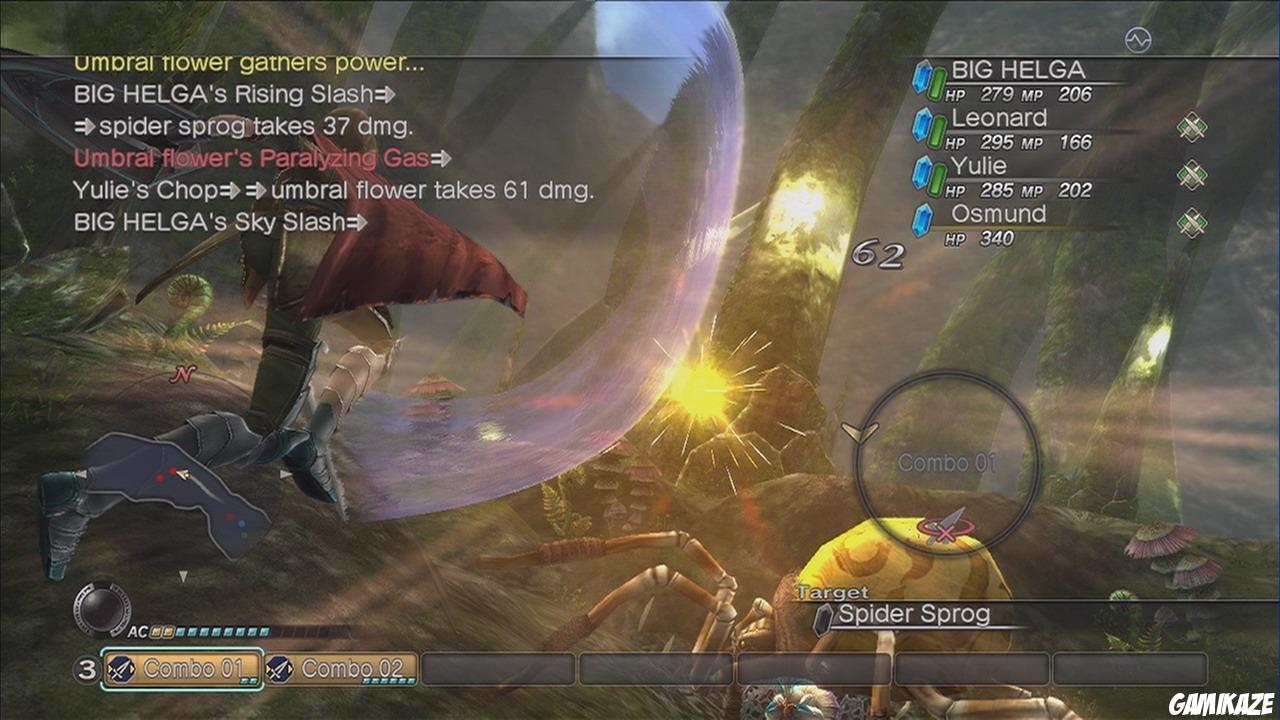Click the circular Combo 01 action gauge
Screen dimensions: 1280x720
pyautogui.click(x=947, y=462)
